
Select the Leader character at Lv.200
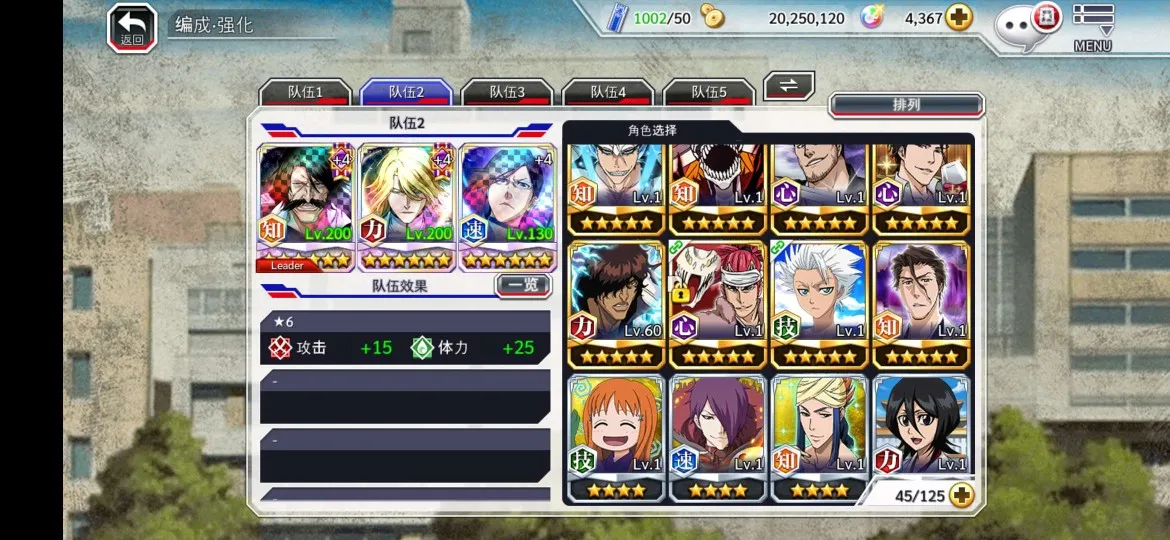305,206
